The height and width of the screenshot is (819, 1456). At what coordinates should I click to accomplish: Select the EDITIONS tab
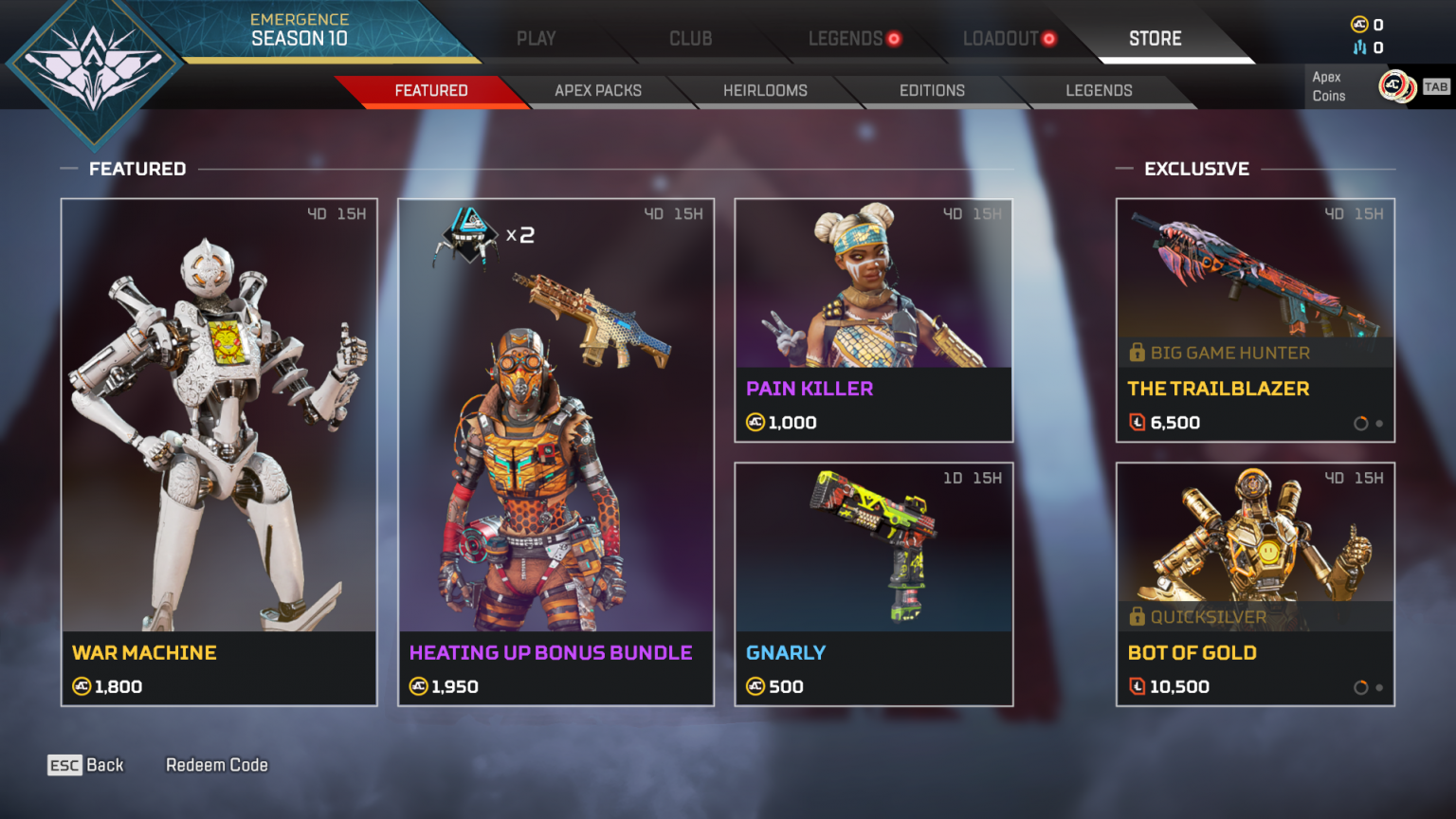932,90
